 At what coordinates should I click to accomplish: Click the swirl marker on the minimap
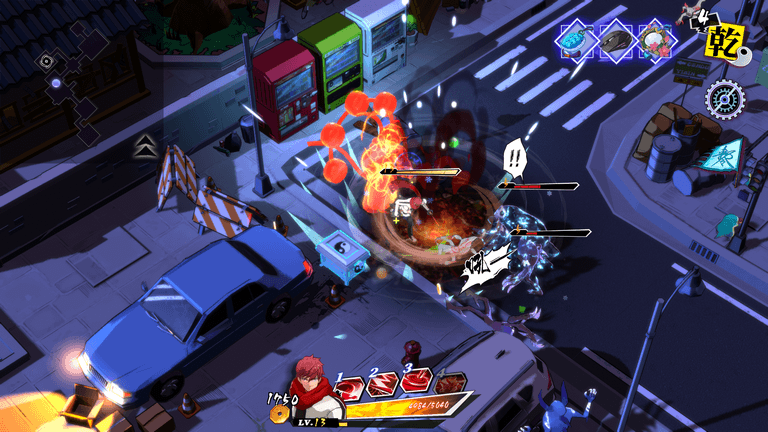coord(47,61)
